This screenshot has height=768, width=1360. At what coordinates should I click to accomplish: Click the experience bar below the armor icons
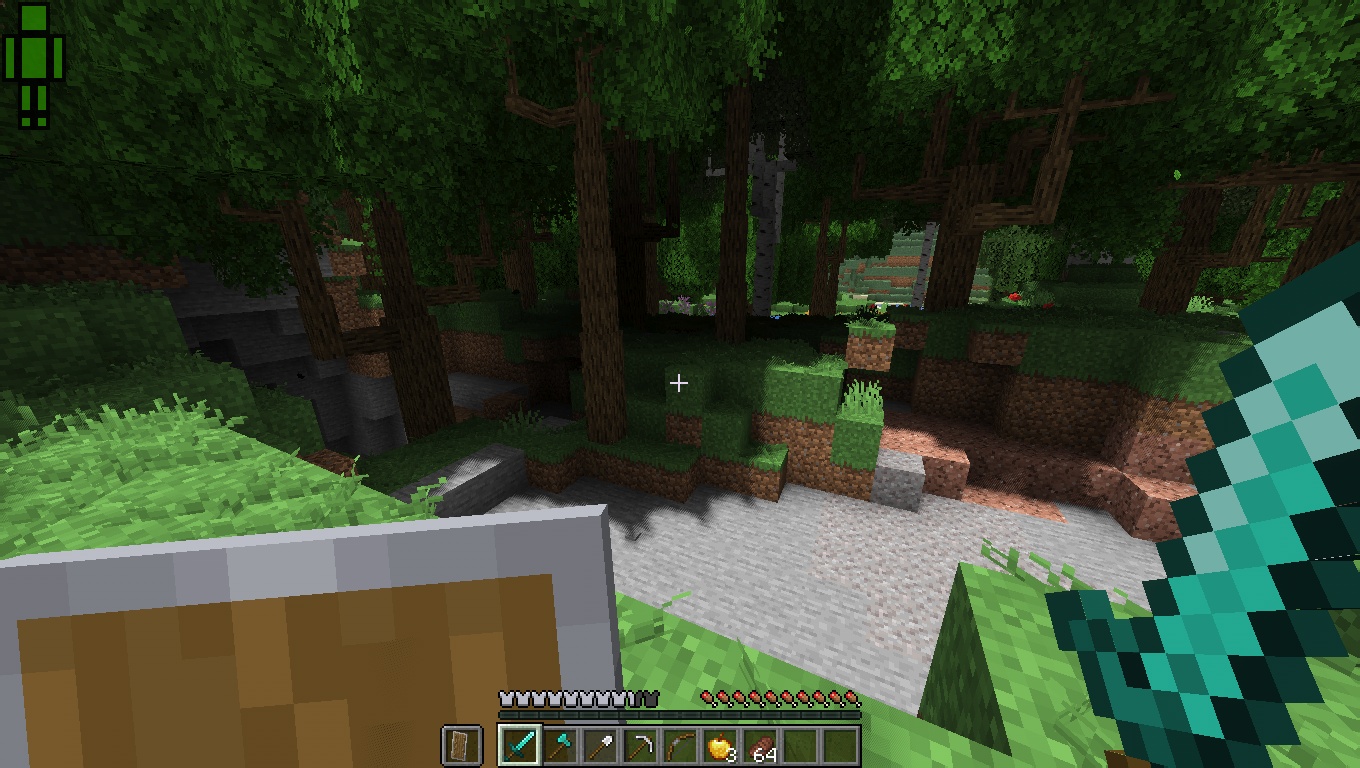680,717
